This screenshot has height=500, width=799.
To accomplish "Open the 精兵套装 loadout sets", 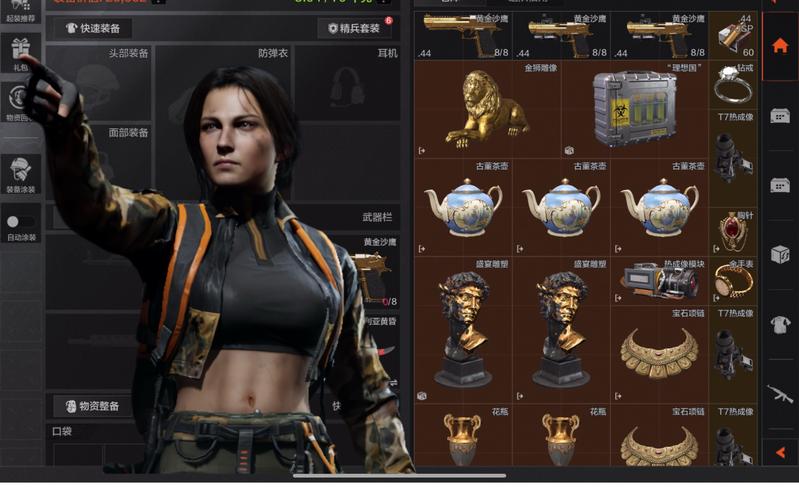I will click(x=354, y=28).
